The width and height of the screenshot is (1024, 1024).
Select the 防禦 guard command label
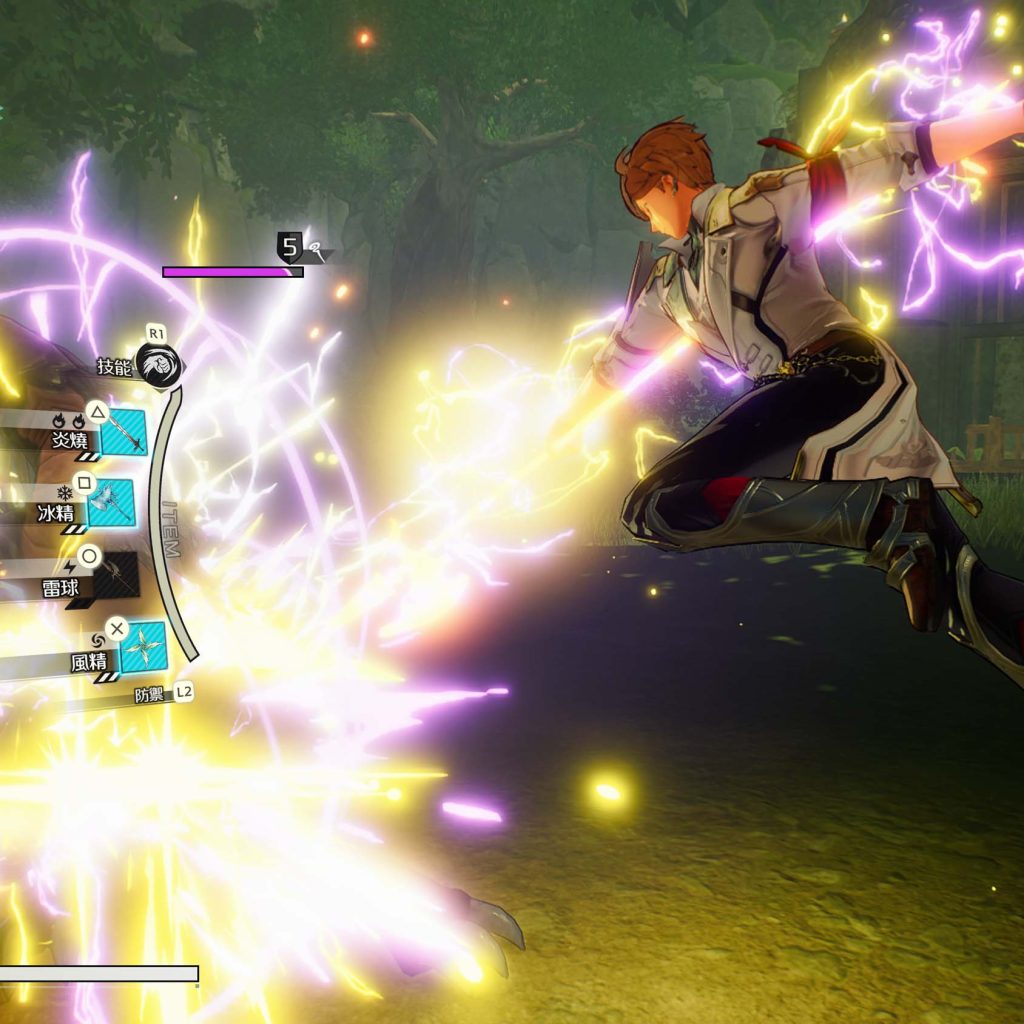pos(150,695)
